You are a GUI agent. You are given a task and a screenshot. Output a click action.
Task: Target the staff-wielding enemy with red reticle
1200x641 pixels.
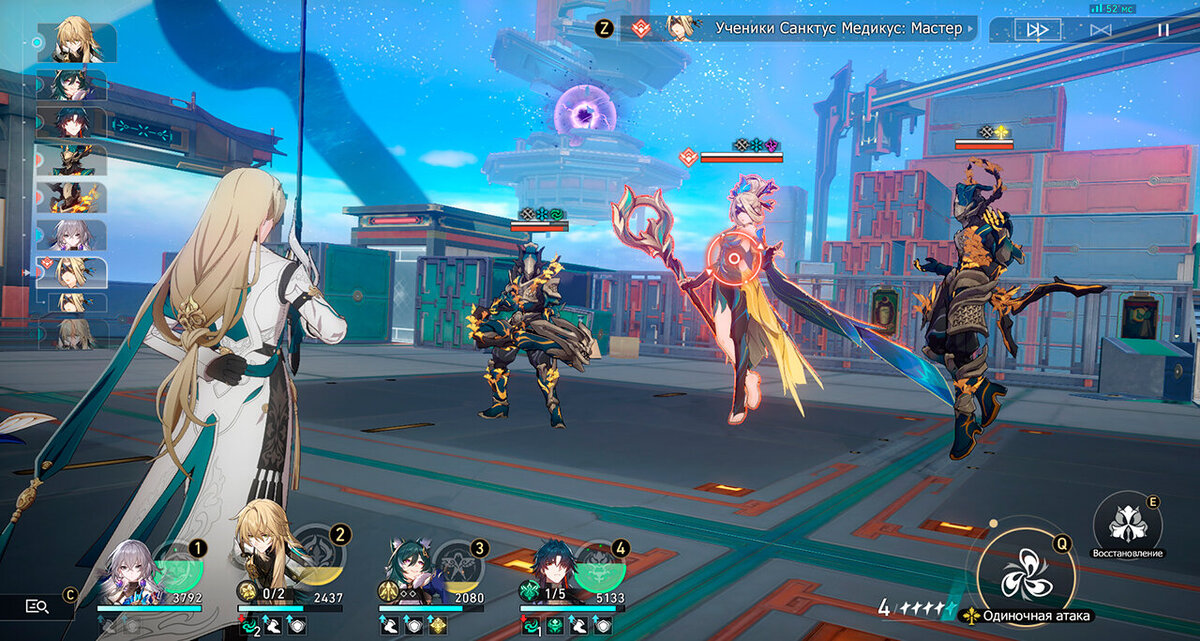point(733,262)
